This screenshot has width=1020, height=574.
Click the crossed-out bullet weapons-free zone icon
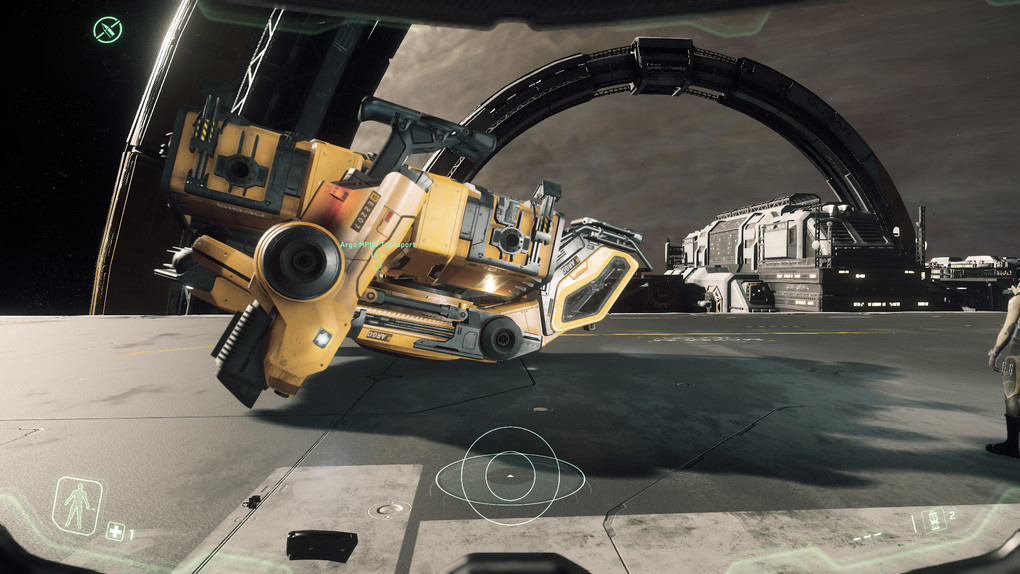(x=107, y=29)
